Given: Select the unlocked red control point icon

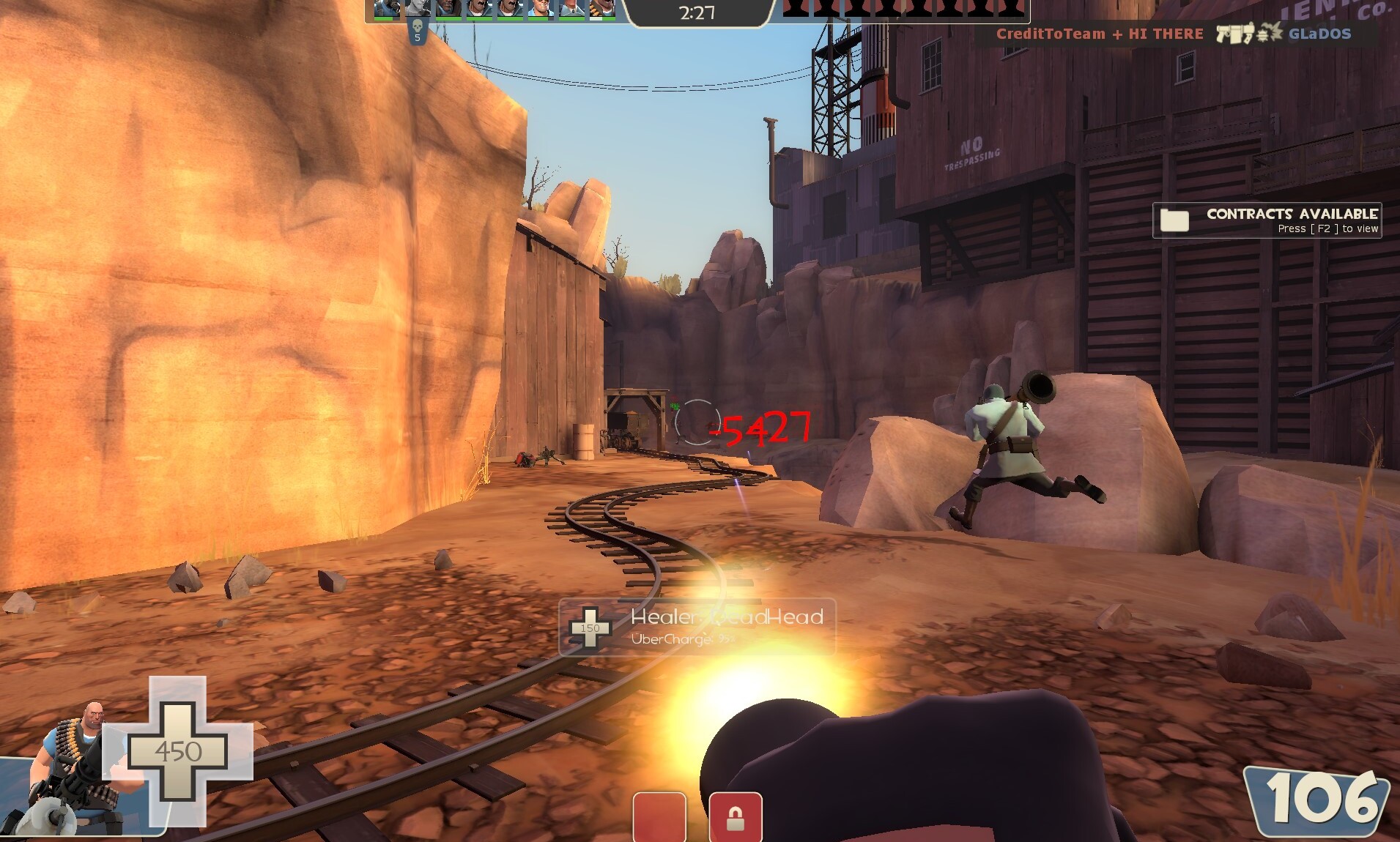Looking at the screenshot, I should click(x=659, y=818).
